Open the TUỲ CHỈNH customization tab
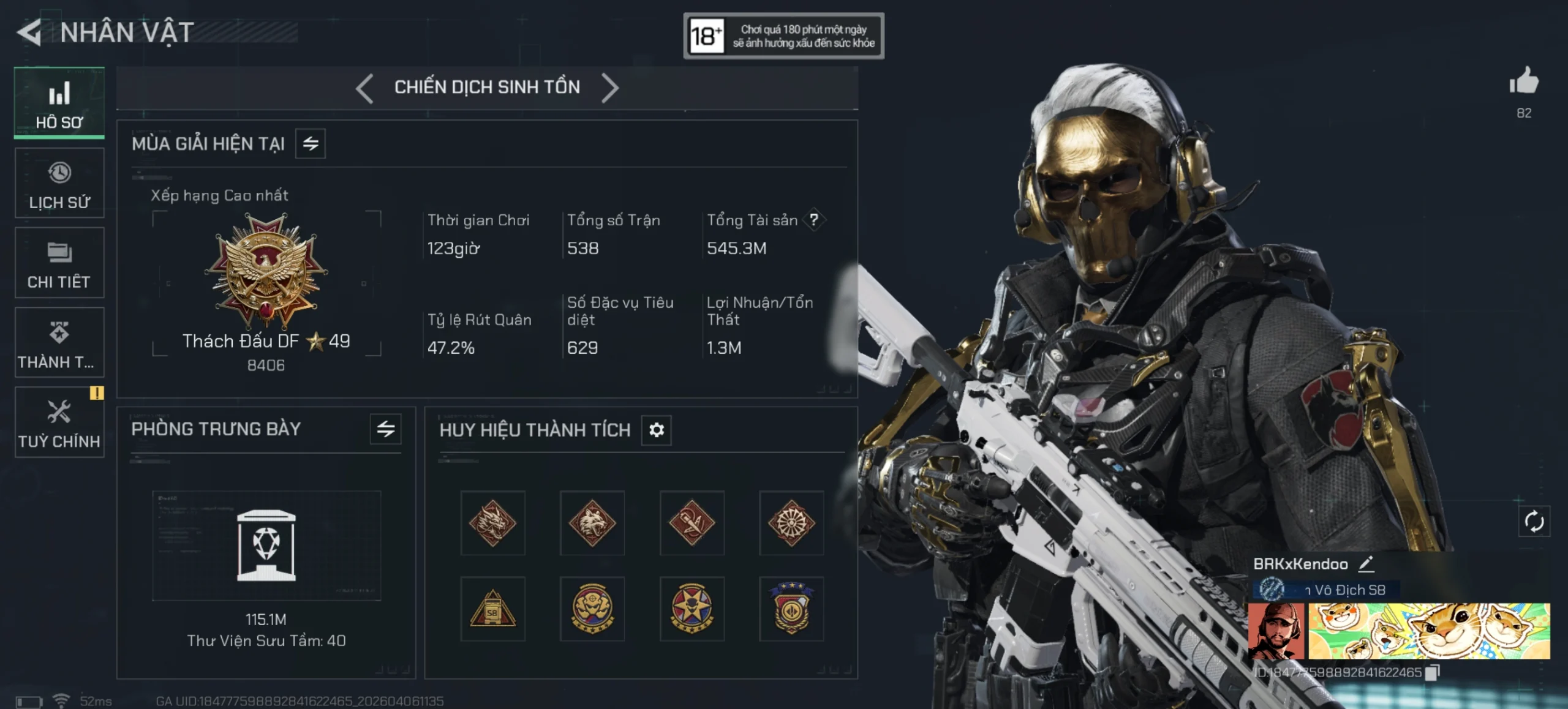The width and height of the screenshot is (1568, 709). [x=59, y=422]
